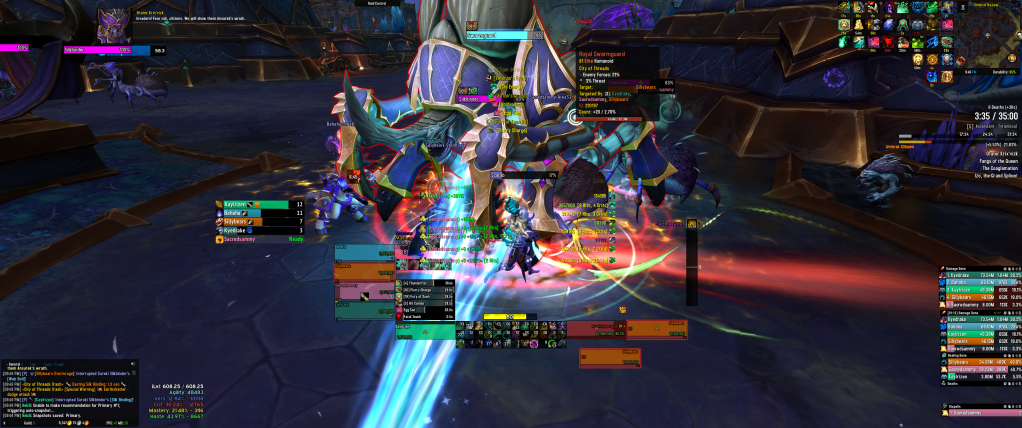Click the first buff icon in the buff grid
The width and height of the screenshot is (1022, 428).
pos(844,8)
